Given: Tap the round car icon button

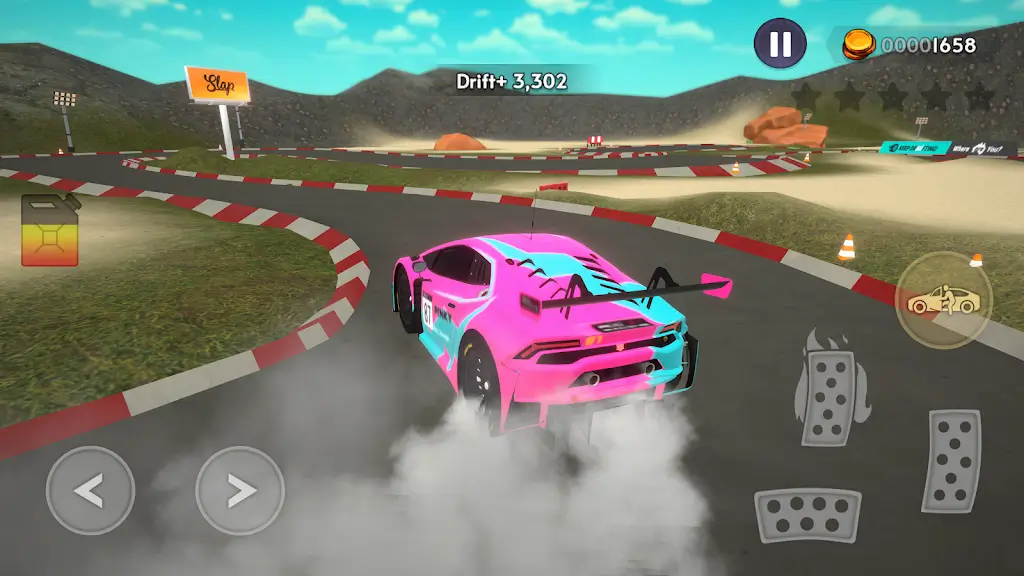Looking at the screenshot, I should click(x=943, y=298).
